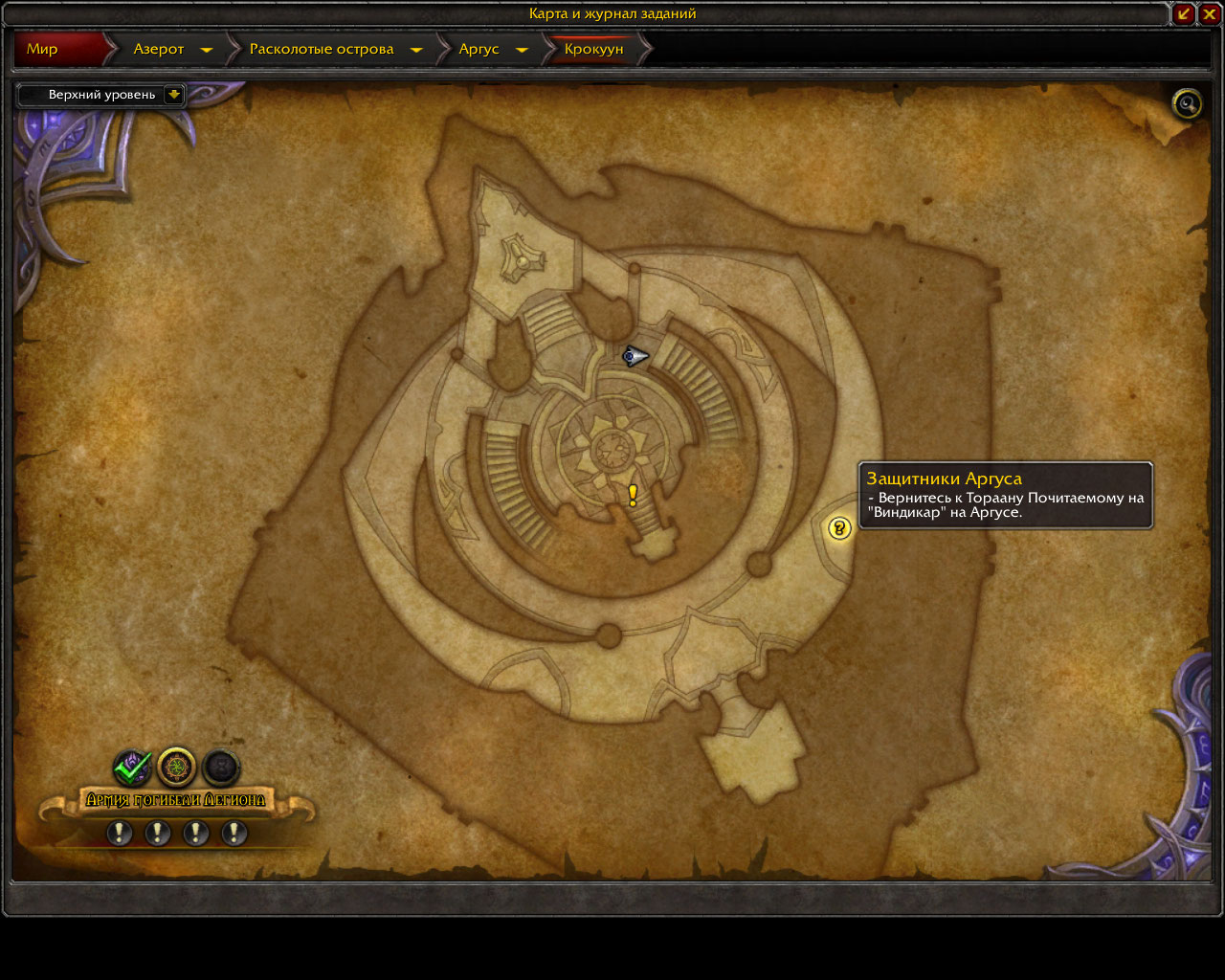Click the last exclamation quest button under banner
Image resolution: width=1225 pixels, height=980 pixels.
(x=234, y=834)
